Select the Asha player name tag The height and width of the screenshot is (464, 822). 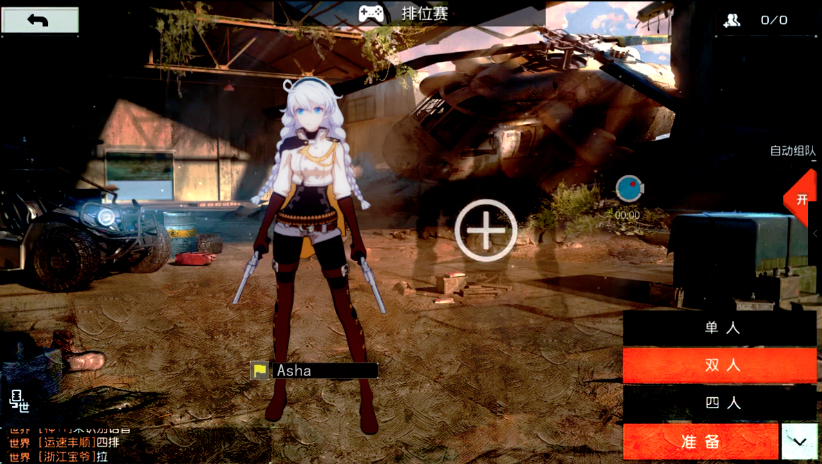tap(314, 371)
